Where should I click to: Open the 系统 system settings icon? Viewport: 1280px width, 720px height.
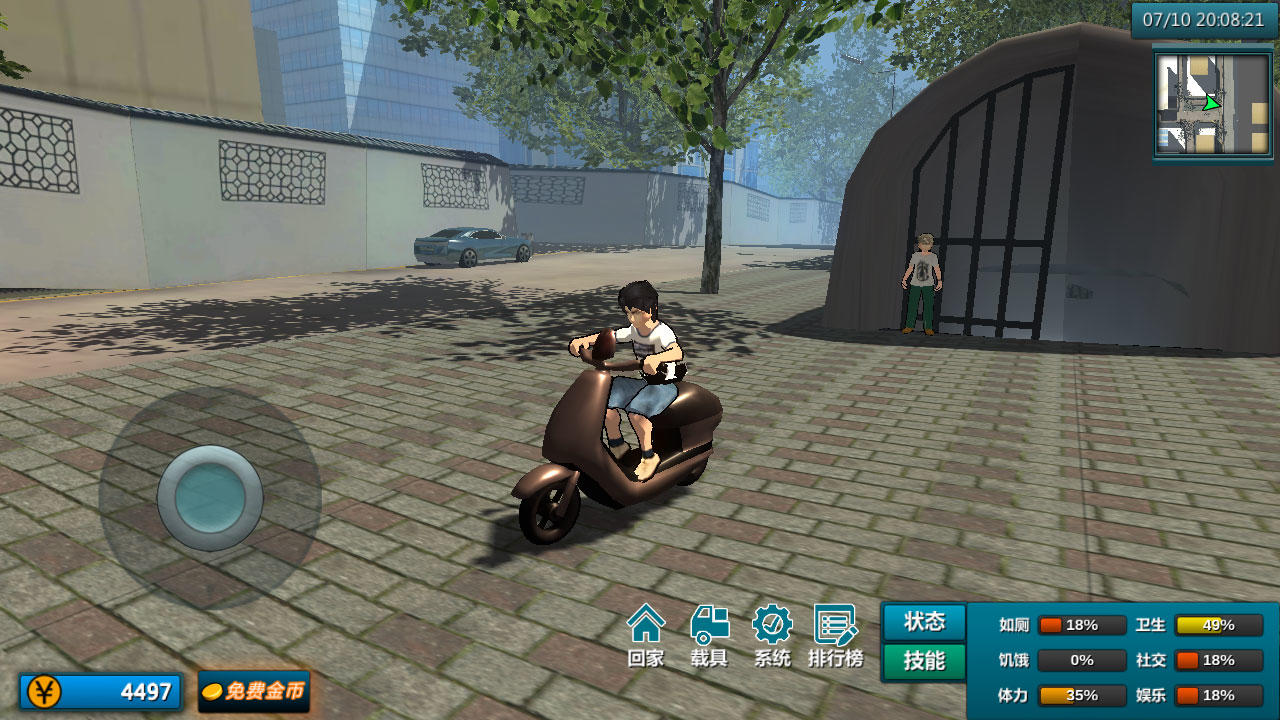(x=772, y=633)
